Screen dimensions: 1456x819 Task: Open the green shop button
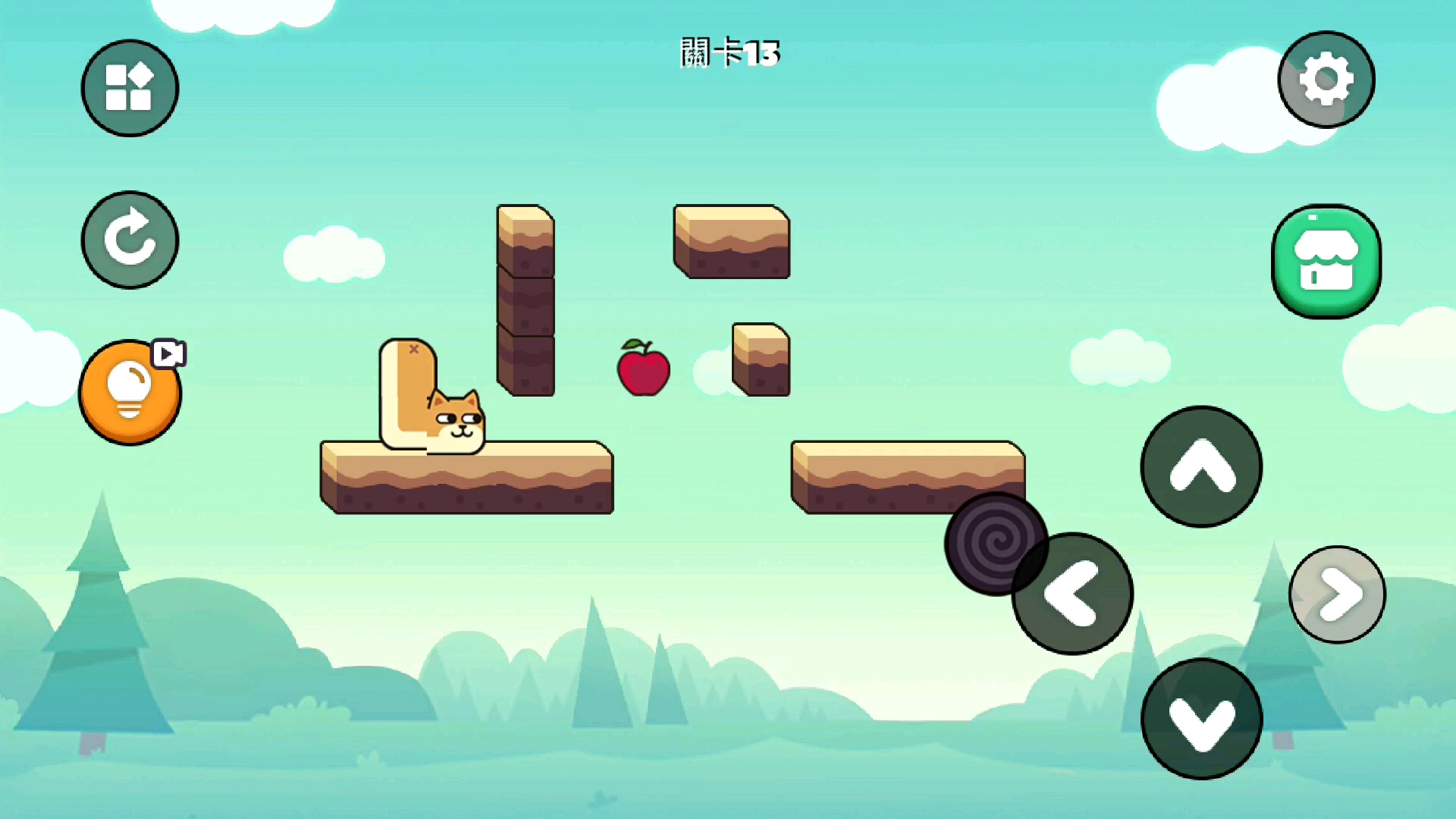[x=1326, y=261]
